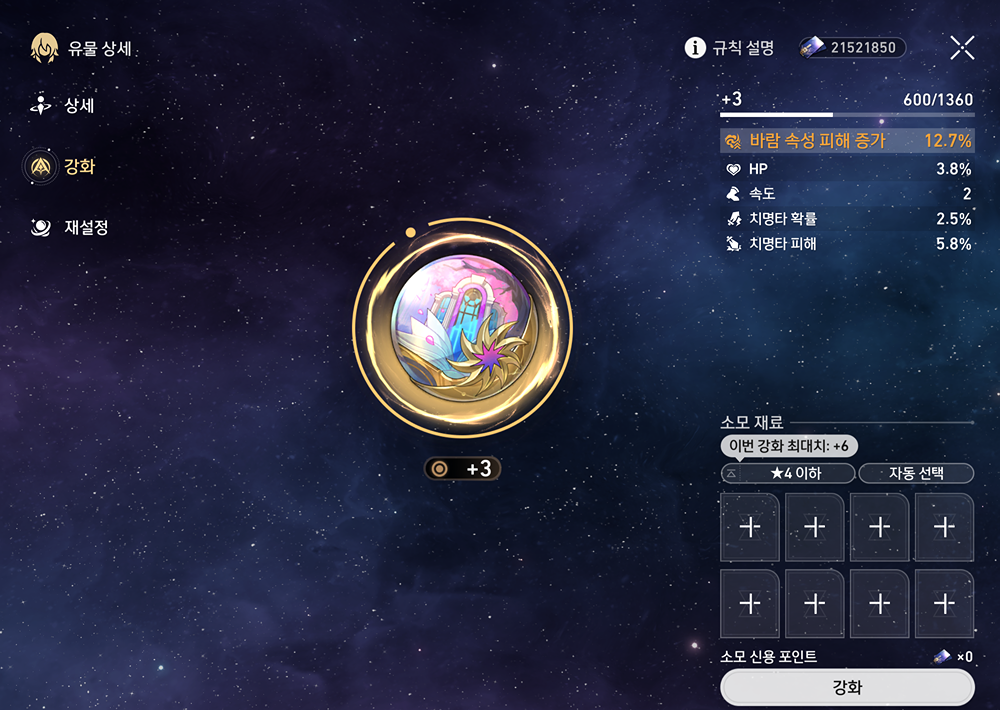Viewport: 1000px width, 710px height.
Task: Click the 자동 선택 auto-select button
Action: point(915,474)
